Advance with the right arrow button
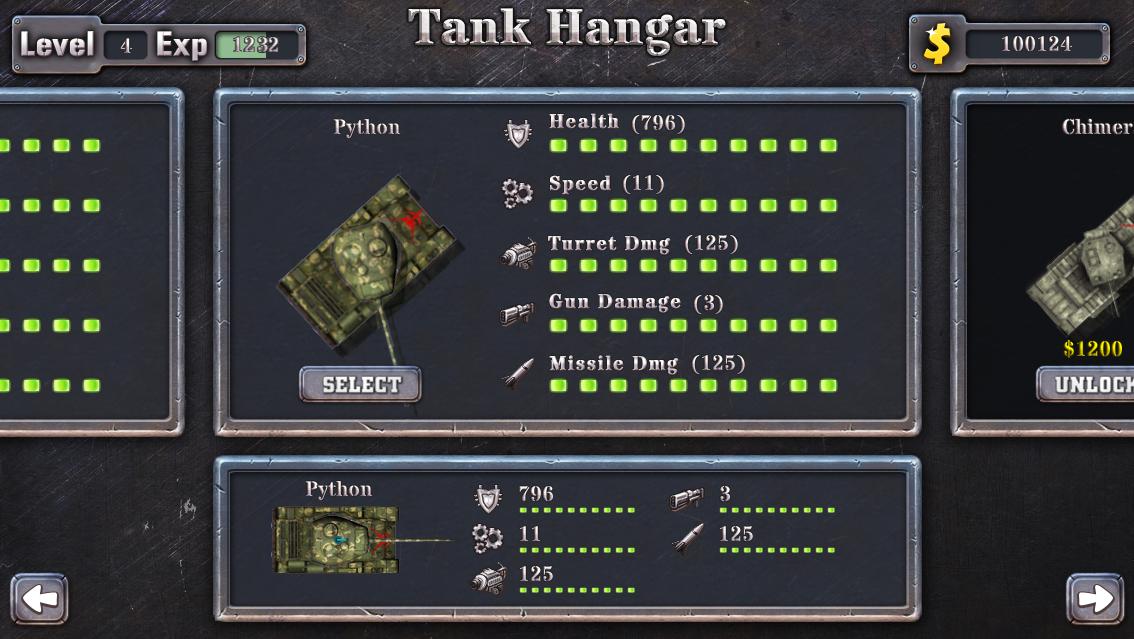 click(x=1095, y=599)
